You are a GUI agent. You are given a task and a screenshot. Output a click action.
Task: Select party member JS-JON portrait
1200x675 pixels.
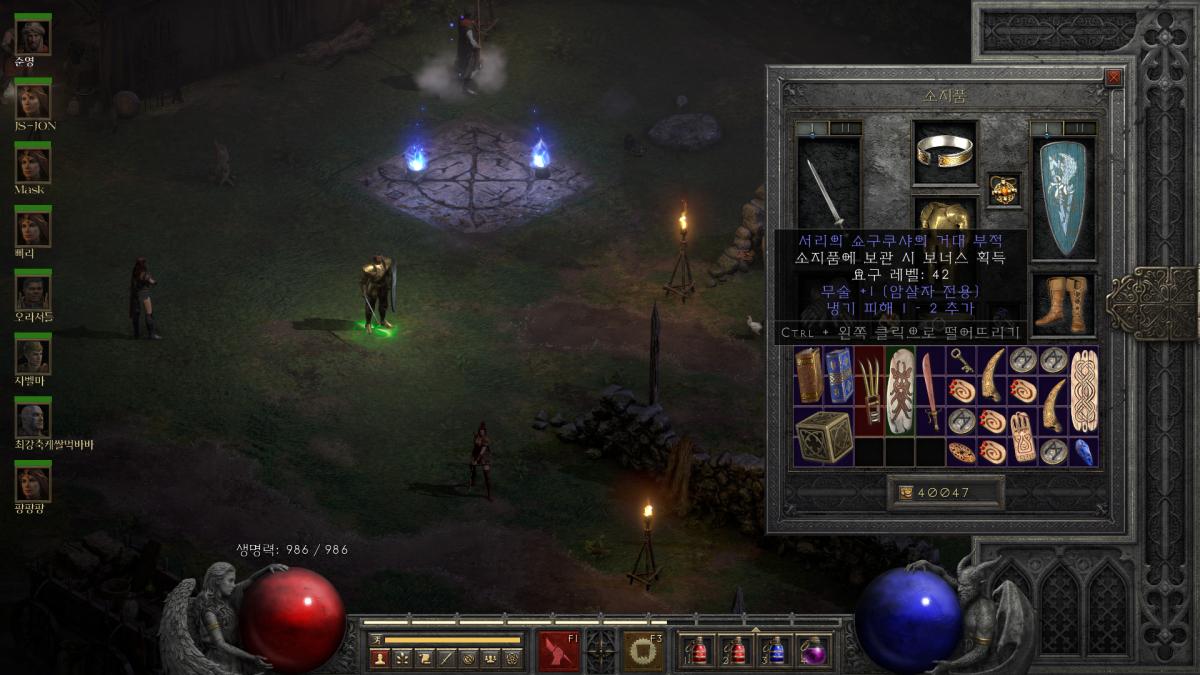33,99
